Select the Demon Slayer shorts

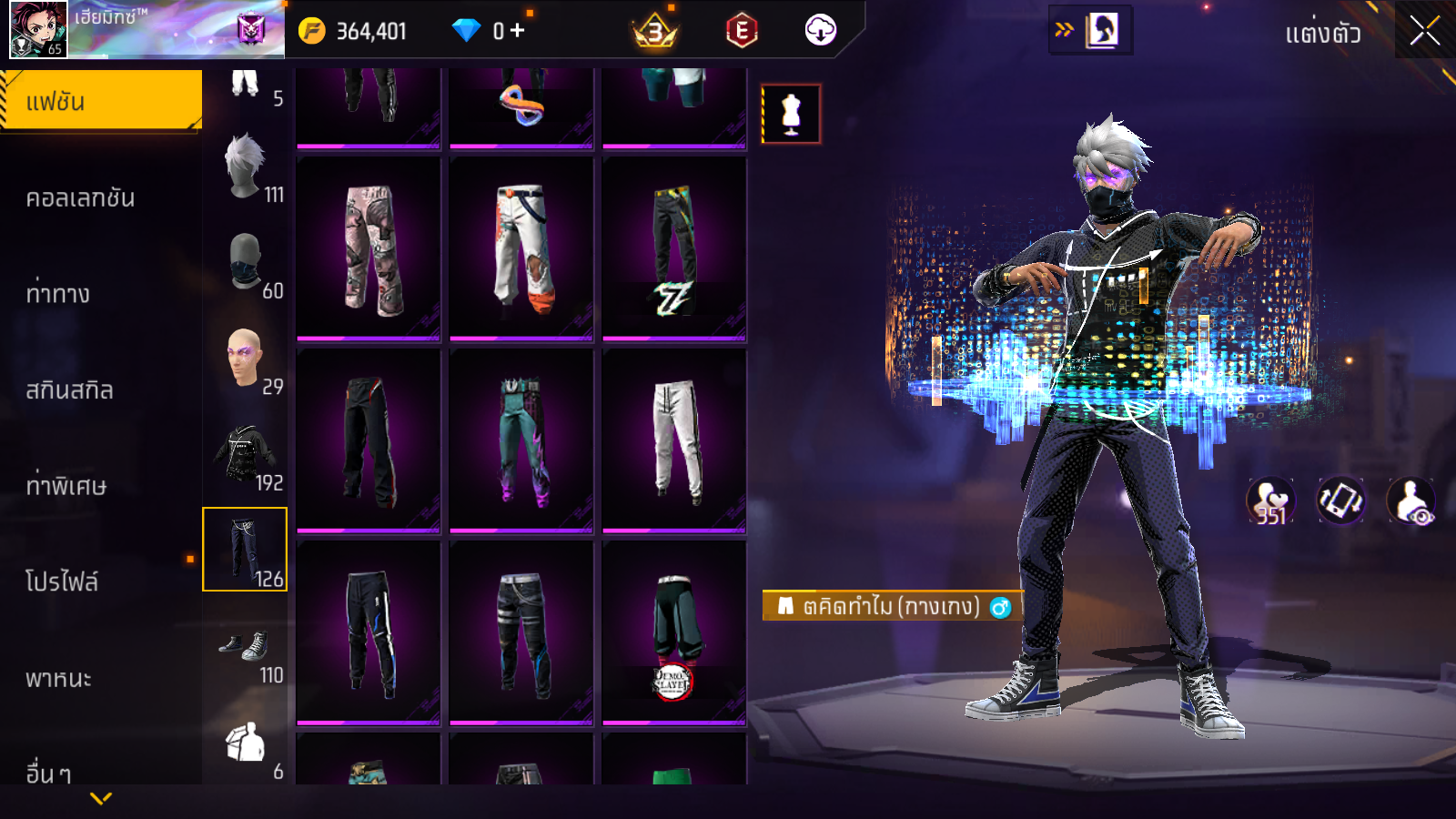674,633
